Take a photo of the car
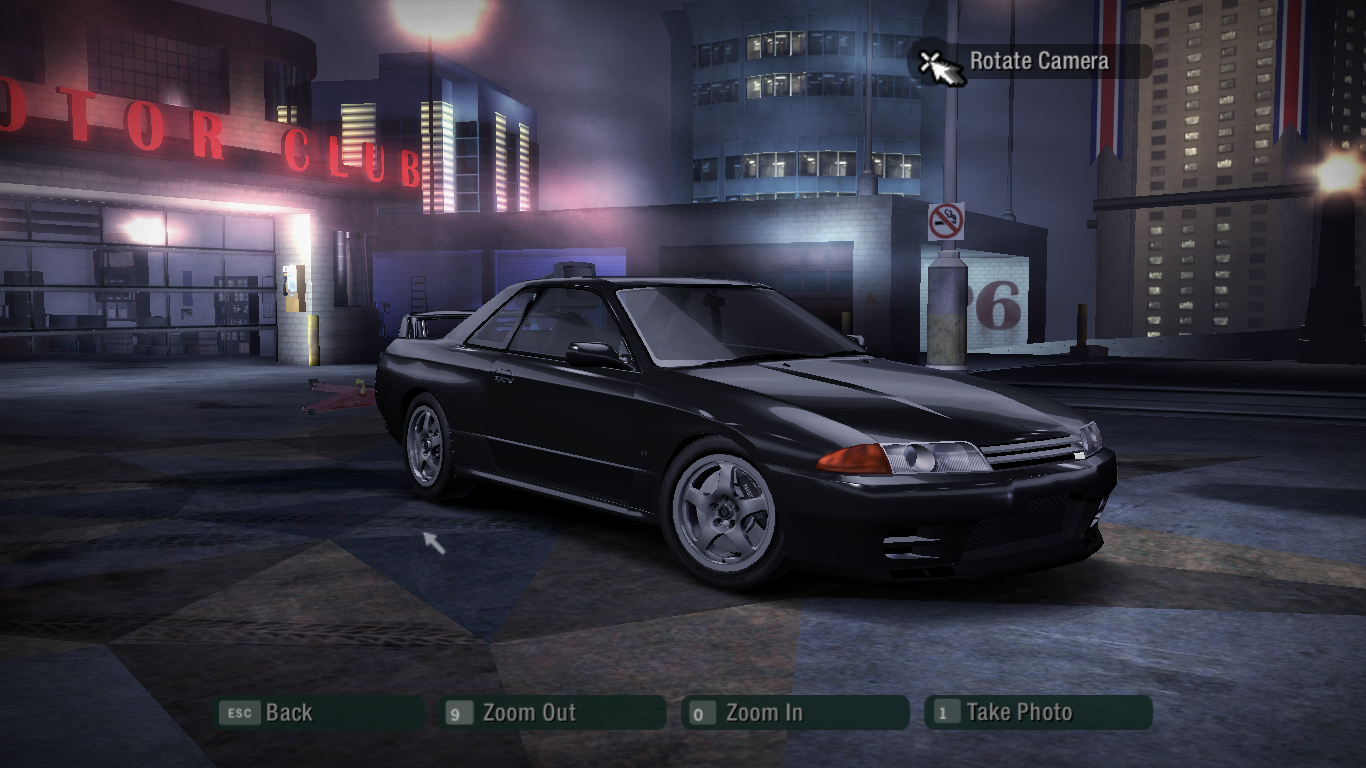1366x768 pixels. pos(1038,713)
